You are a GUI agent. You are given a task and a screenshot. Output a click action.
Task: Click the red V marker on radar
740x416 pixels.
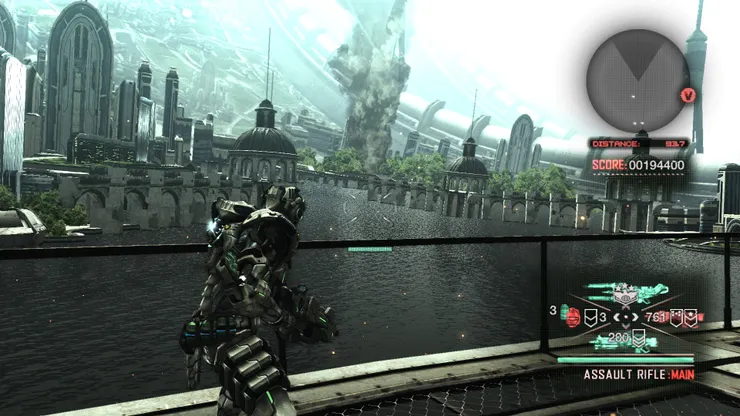(687, 95)
